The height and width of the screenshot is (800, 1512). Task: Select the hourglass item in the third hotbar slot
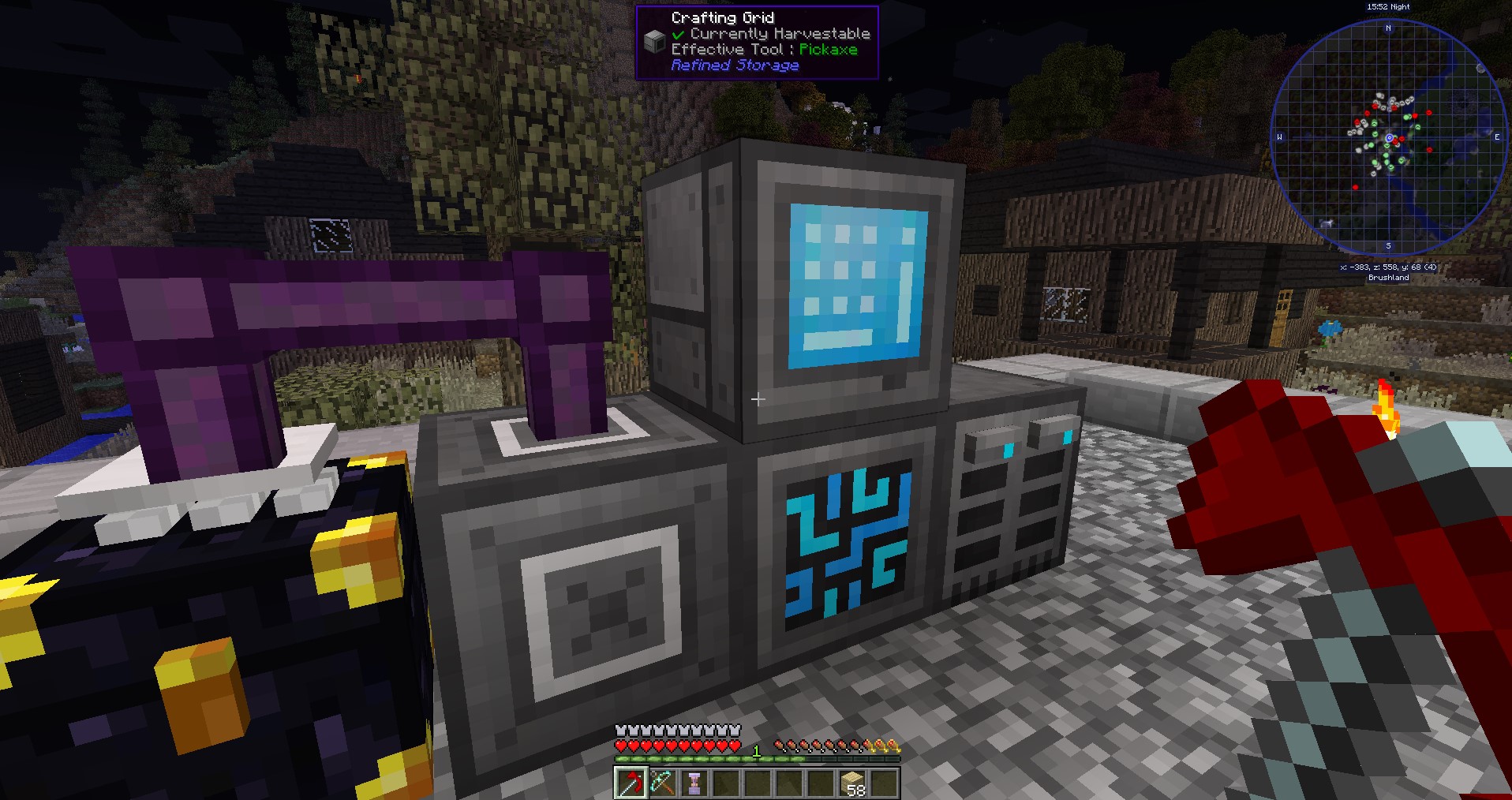point(694,783)
